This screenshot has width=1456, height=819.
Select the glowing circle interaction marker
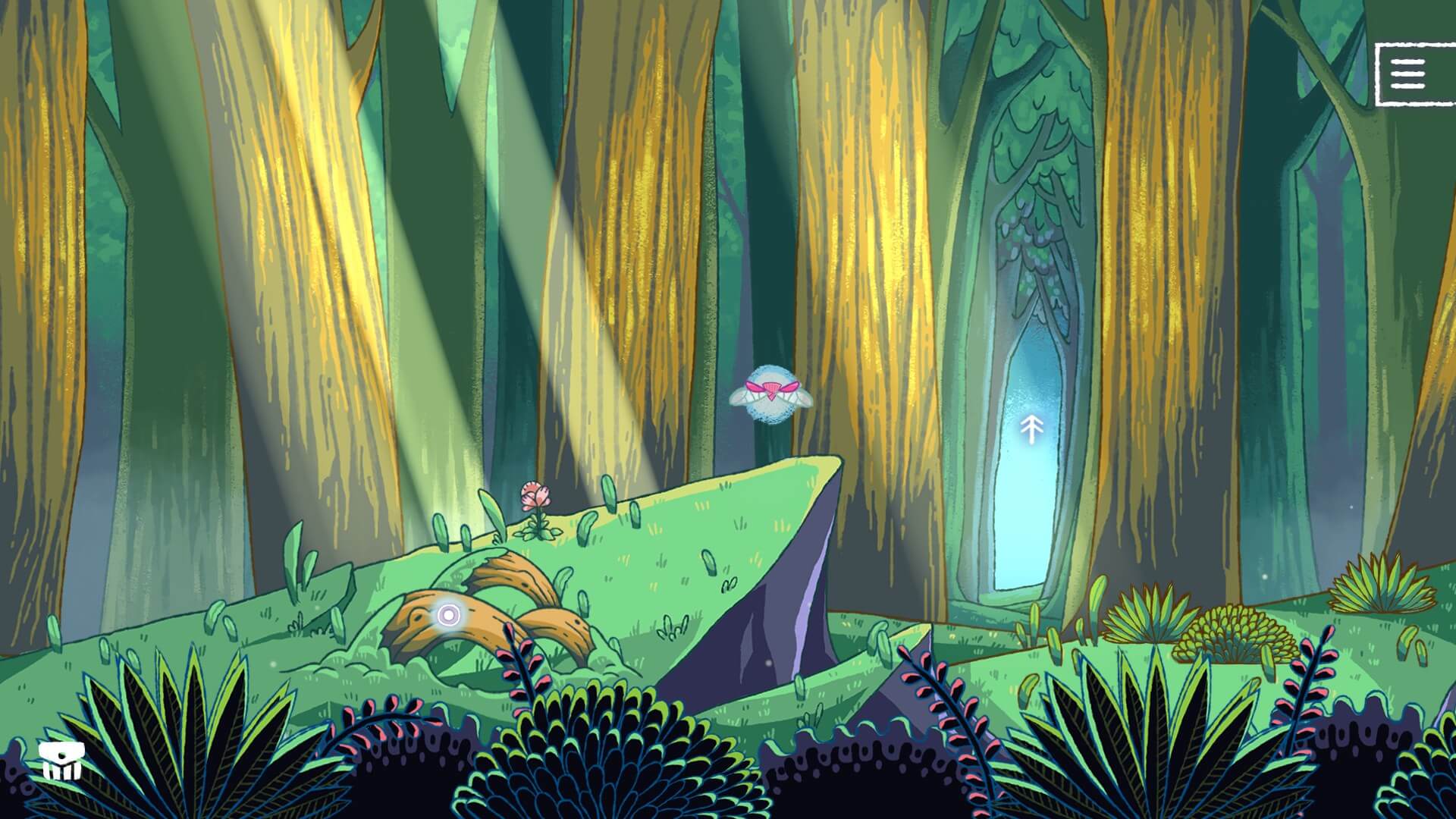447,614
